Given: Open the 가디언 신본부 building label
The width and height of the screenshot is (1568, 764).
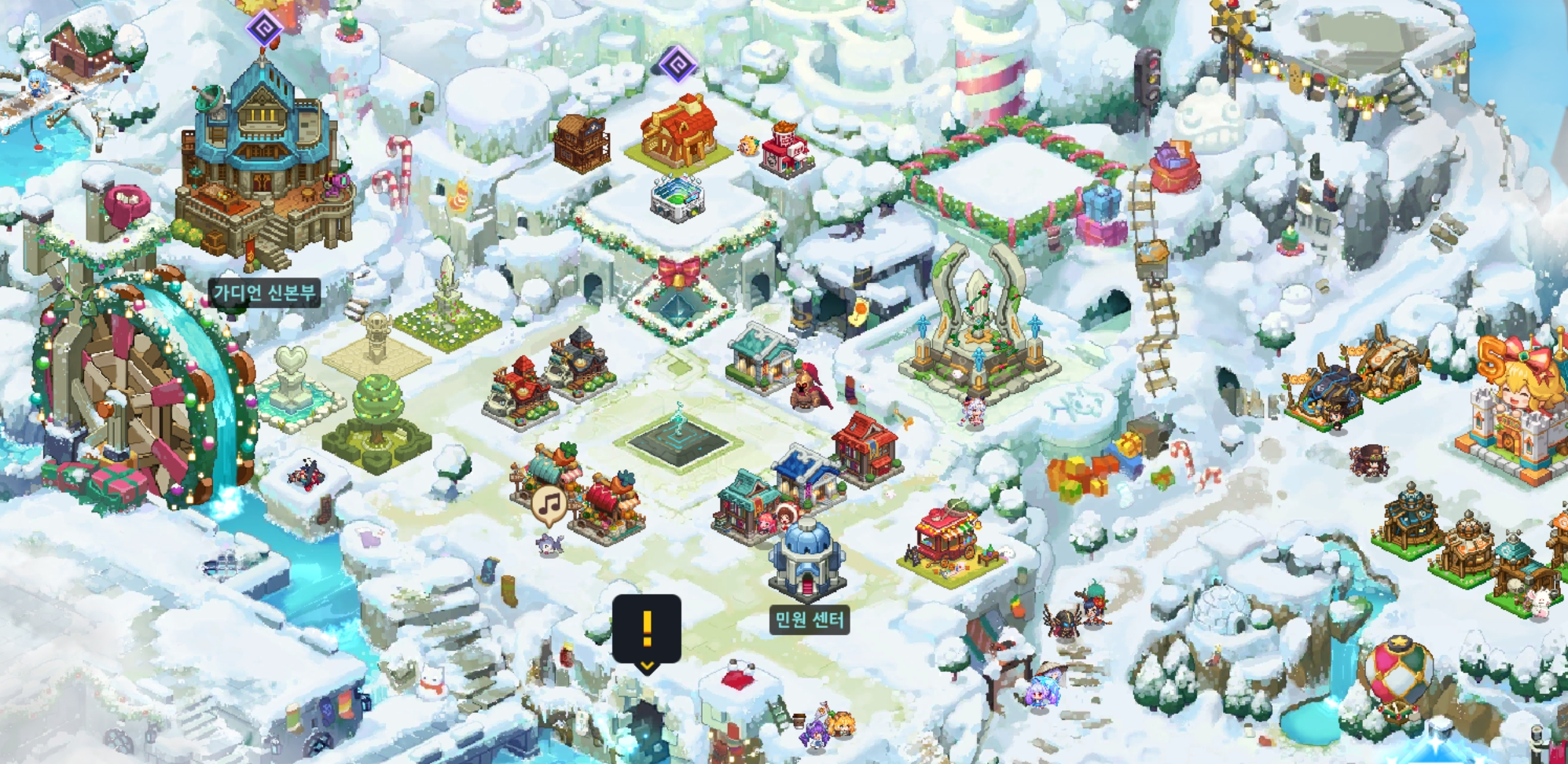Looking at the screenshot, I should click(265, 293).
